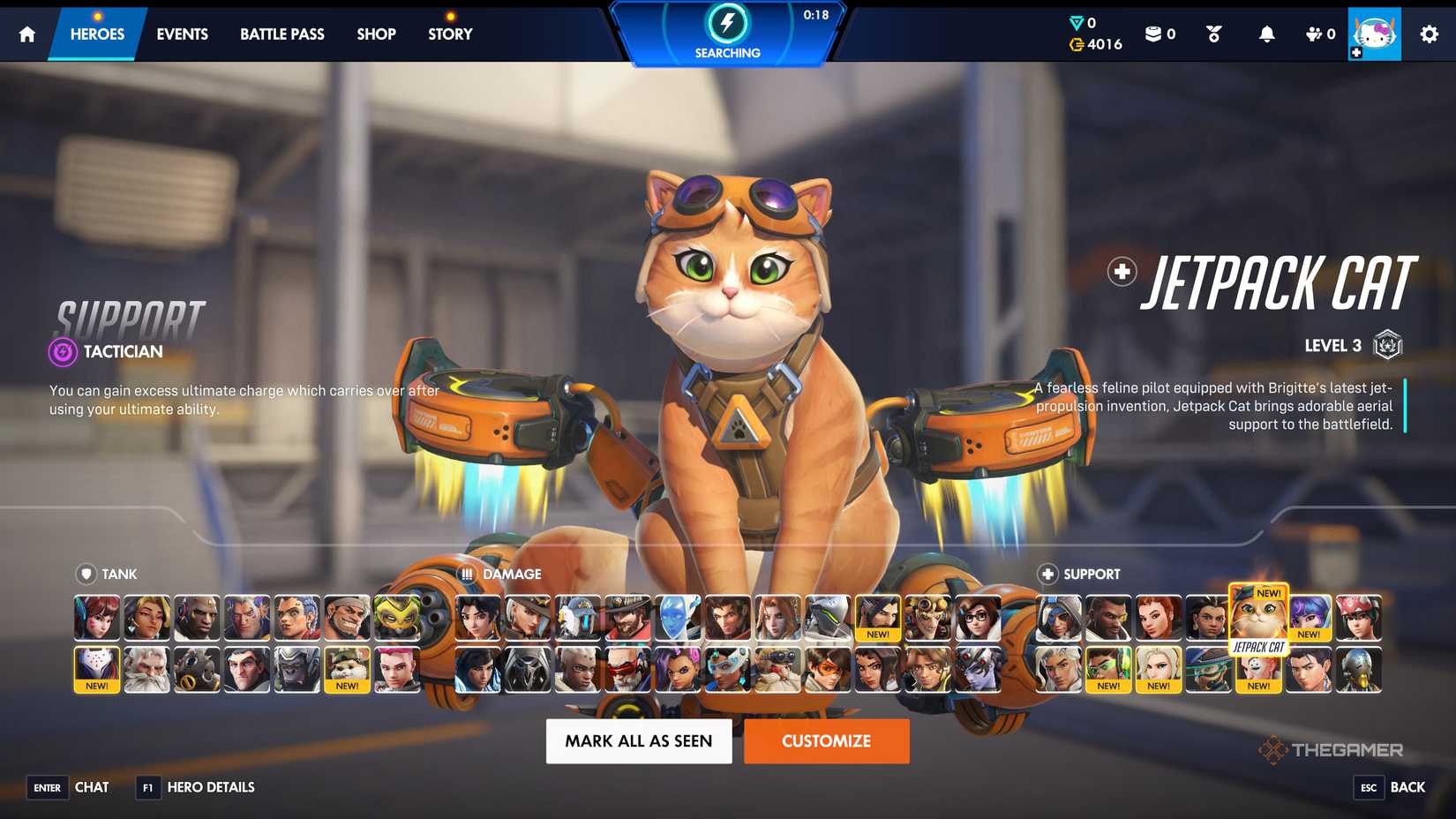
Task: Switch to the EVENTS tab
Action: [x=181, y=34]
